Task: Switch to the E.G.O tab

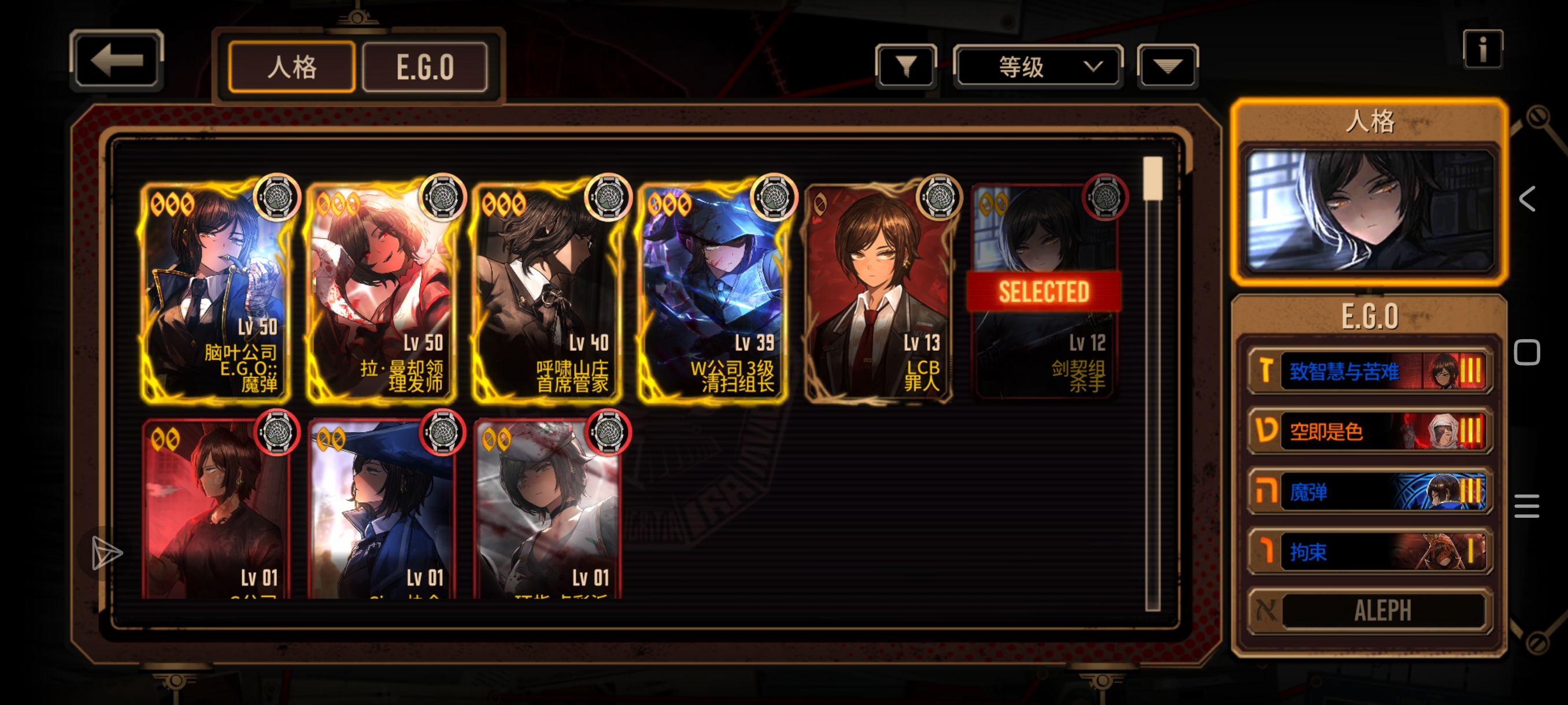Action: (x=425, y=67)
